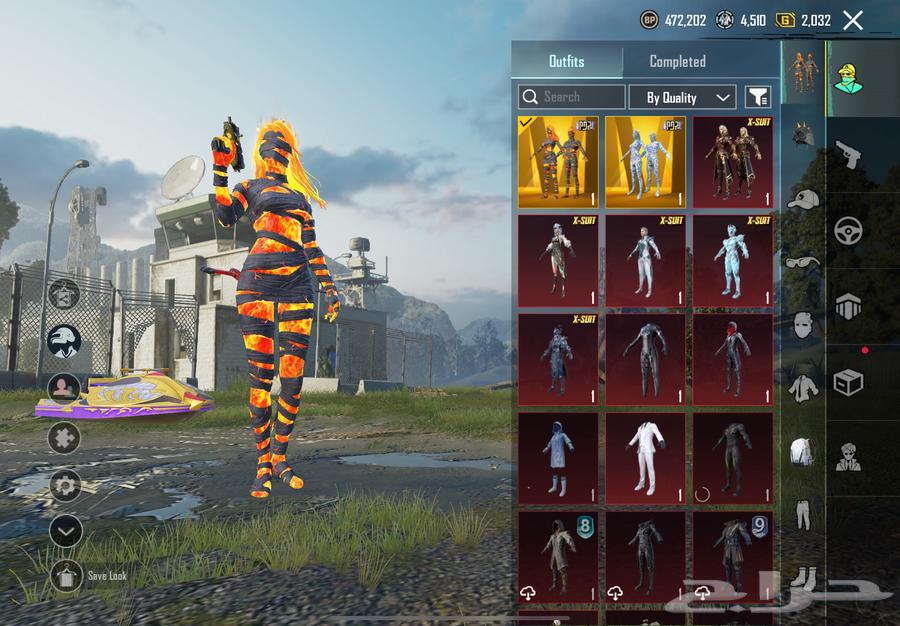Image resolution: width=900 pixels, height=626 pixels.
Task: Click the outfit Search field
Action: 572,97
